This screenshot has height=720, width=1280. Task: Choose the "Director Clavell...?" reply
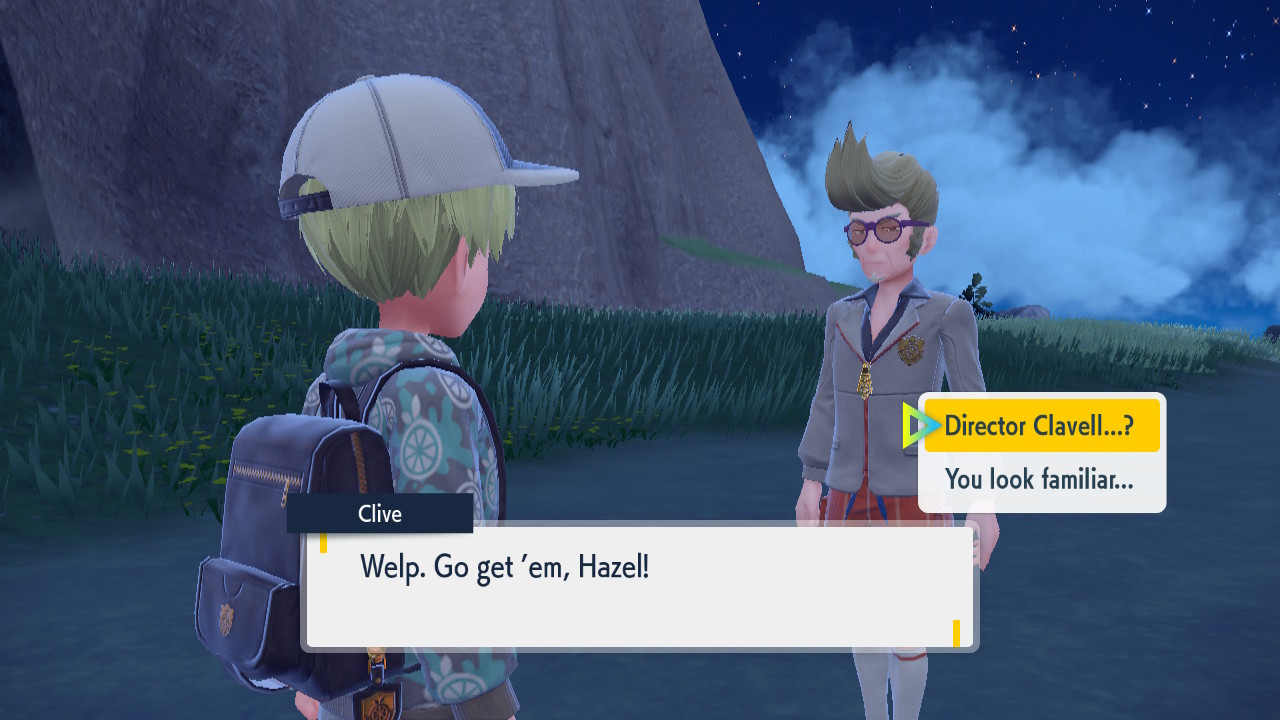pos(1040,426)
